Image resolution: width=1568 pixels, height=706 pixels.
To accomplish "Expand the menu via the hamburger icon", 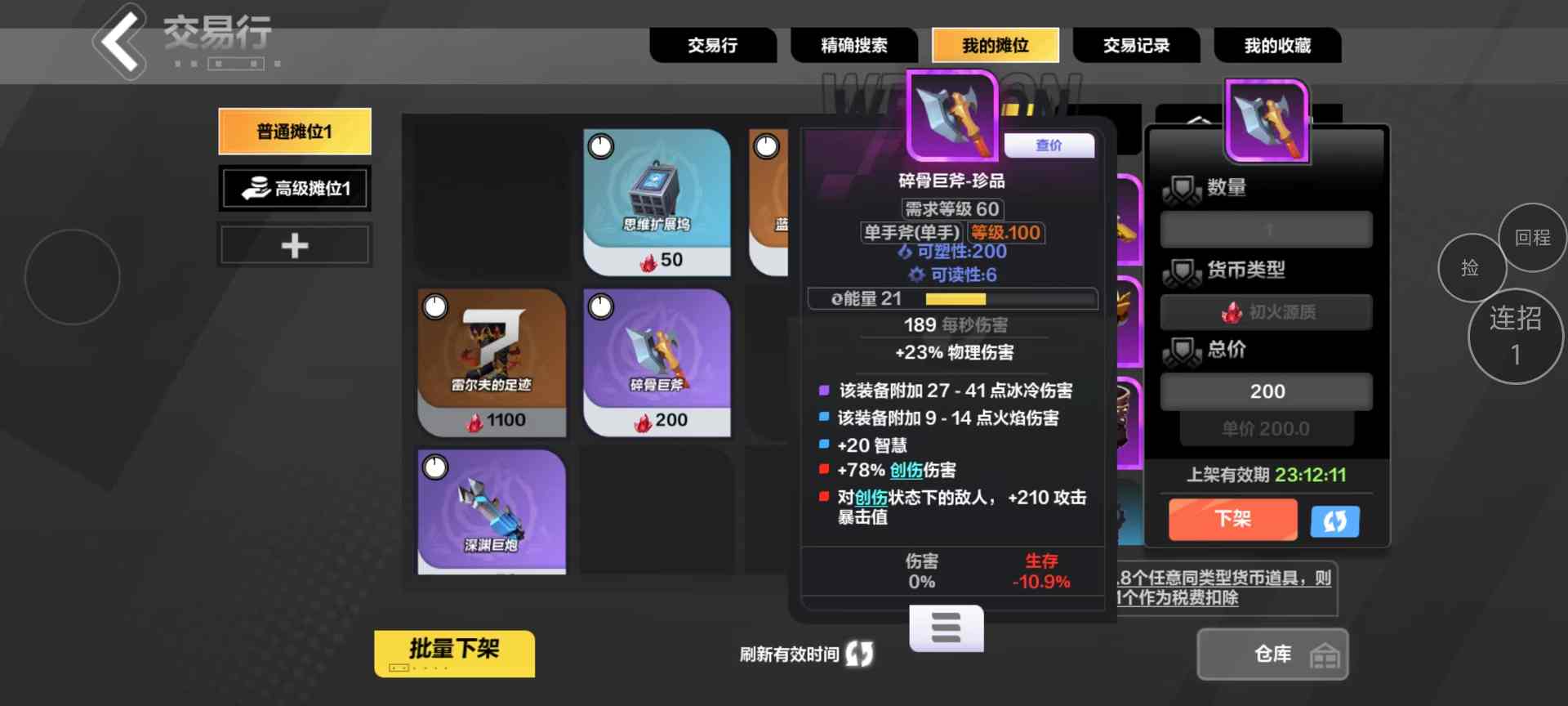I will pos(946,628).
